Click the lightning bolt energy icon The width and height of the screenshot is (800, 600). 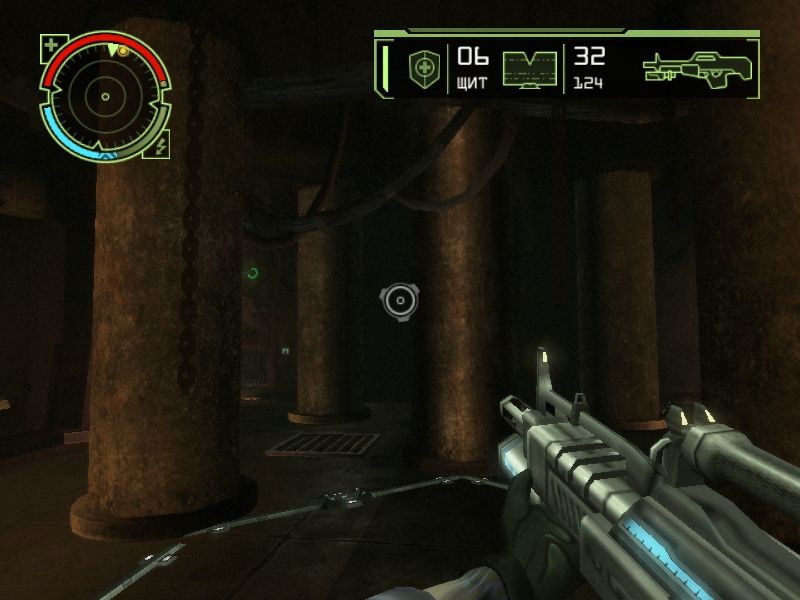click(162, 146)
